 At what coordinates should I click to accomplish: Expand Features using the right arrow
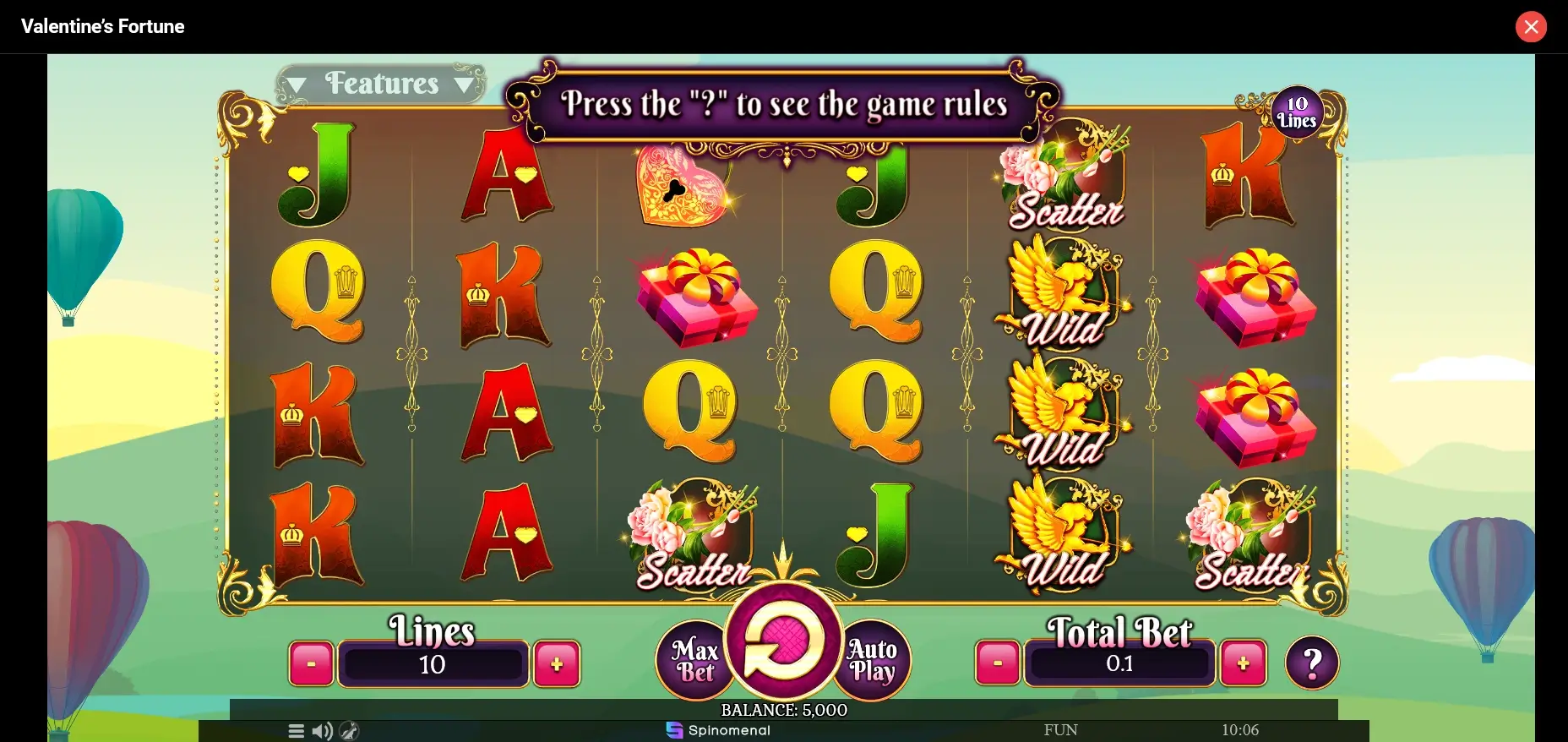tap(463, 84)
